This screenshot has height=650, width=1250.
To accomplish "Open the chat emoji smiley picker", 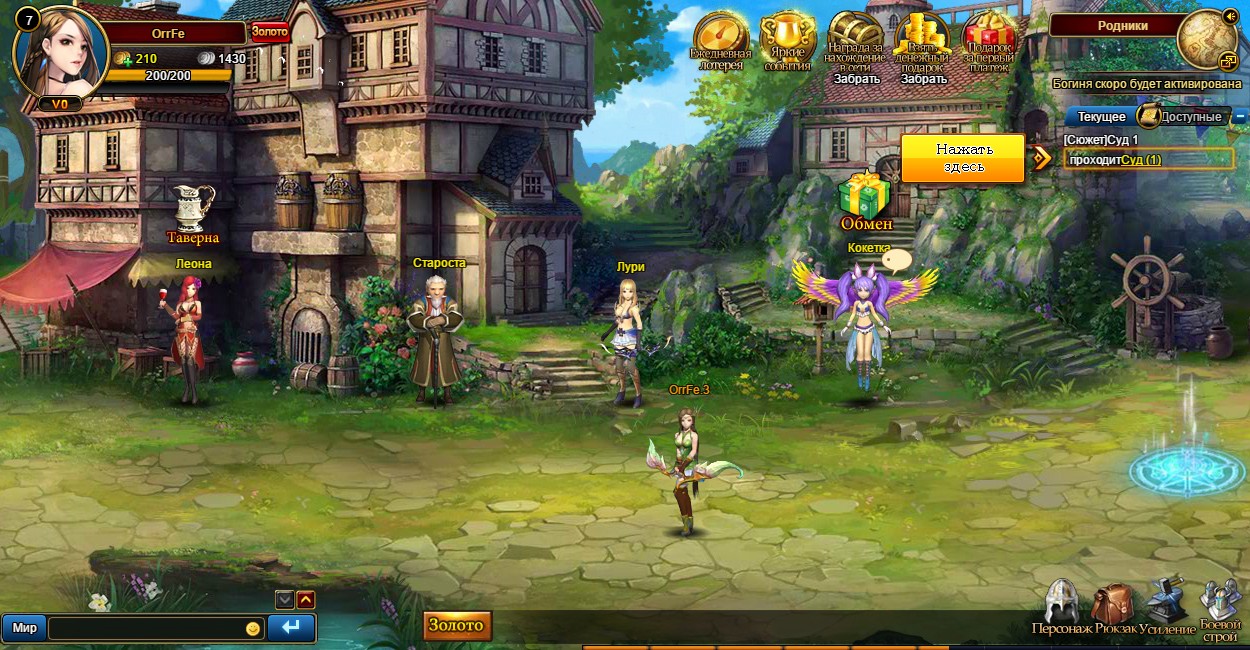I will (253, 628).
